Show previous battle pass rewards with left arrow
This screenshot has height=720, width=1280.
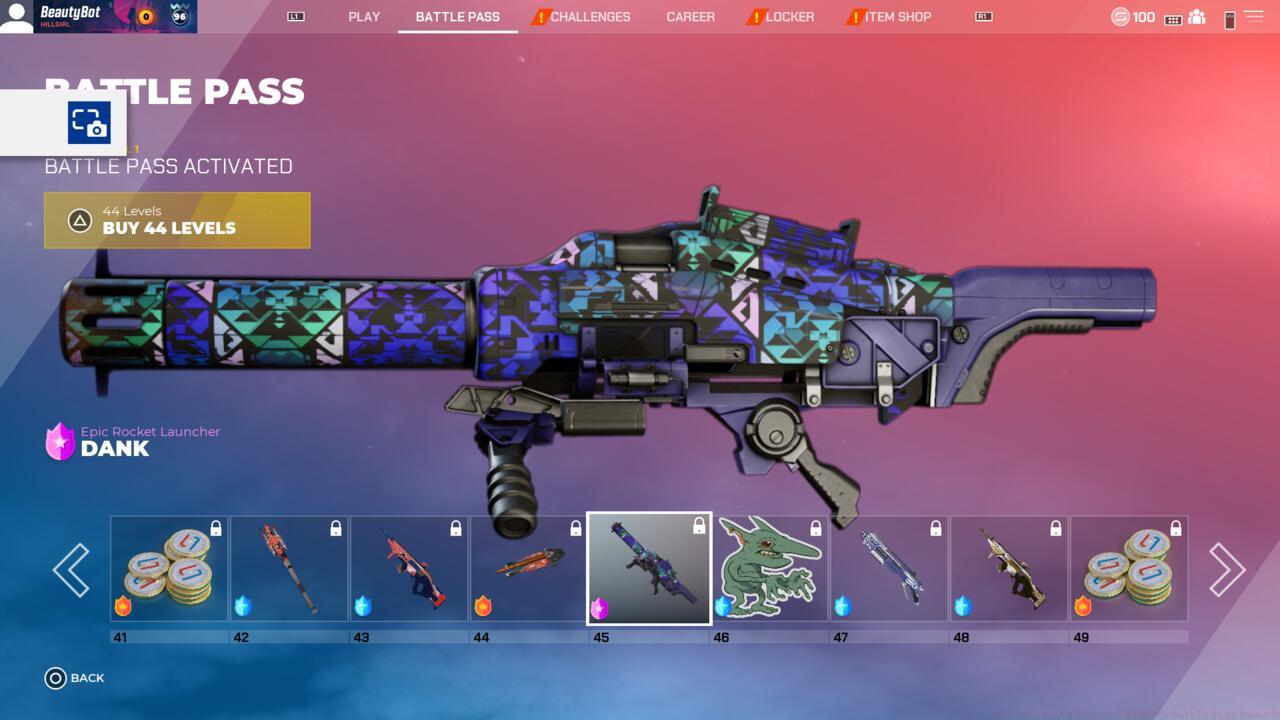[71, 570]
